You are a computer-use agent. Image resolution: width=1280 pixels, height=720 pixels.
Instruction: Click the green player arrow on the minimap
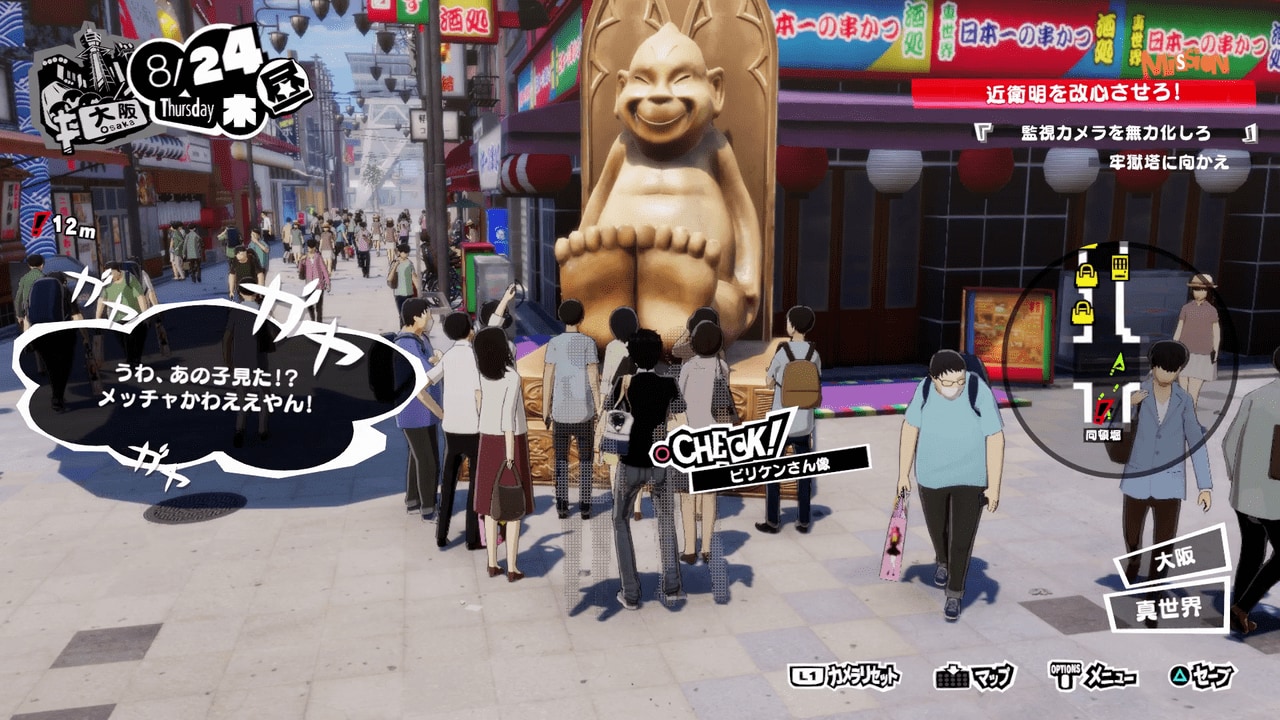click(x=1119, y=363)
